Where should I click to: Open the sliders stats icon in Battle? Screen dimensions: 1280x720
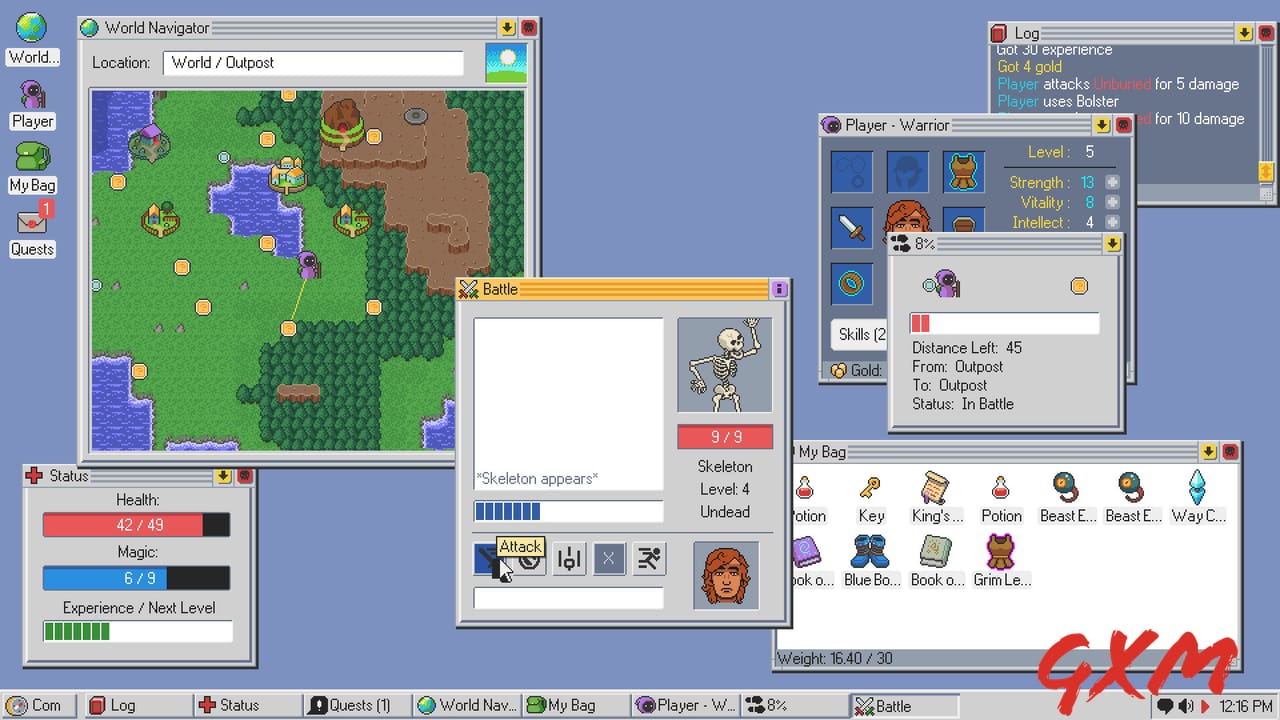click(568, 559)
